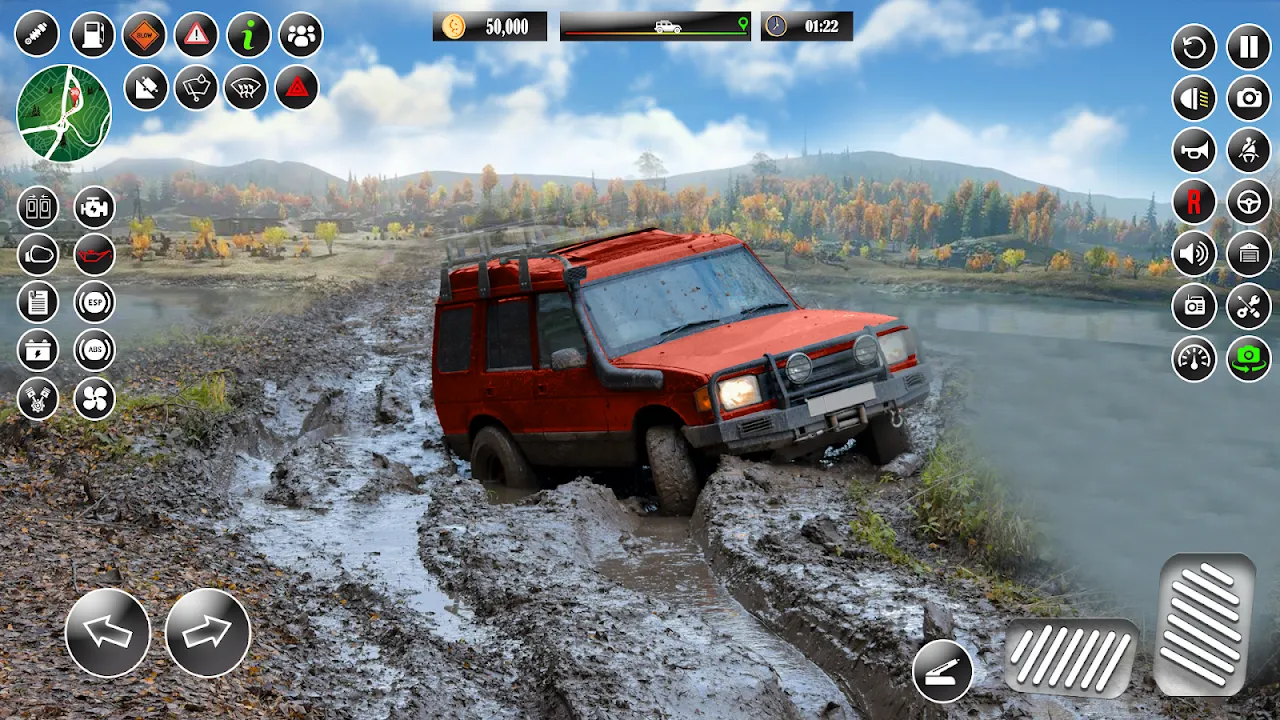Pull the handbrake lever button
This screenshot has height=720, width=1280.
click(942, 670)
